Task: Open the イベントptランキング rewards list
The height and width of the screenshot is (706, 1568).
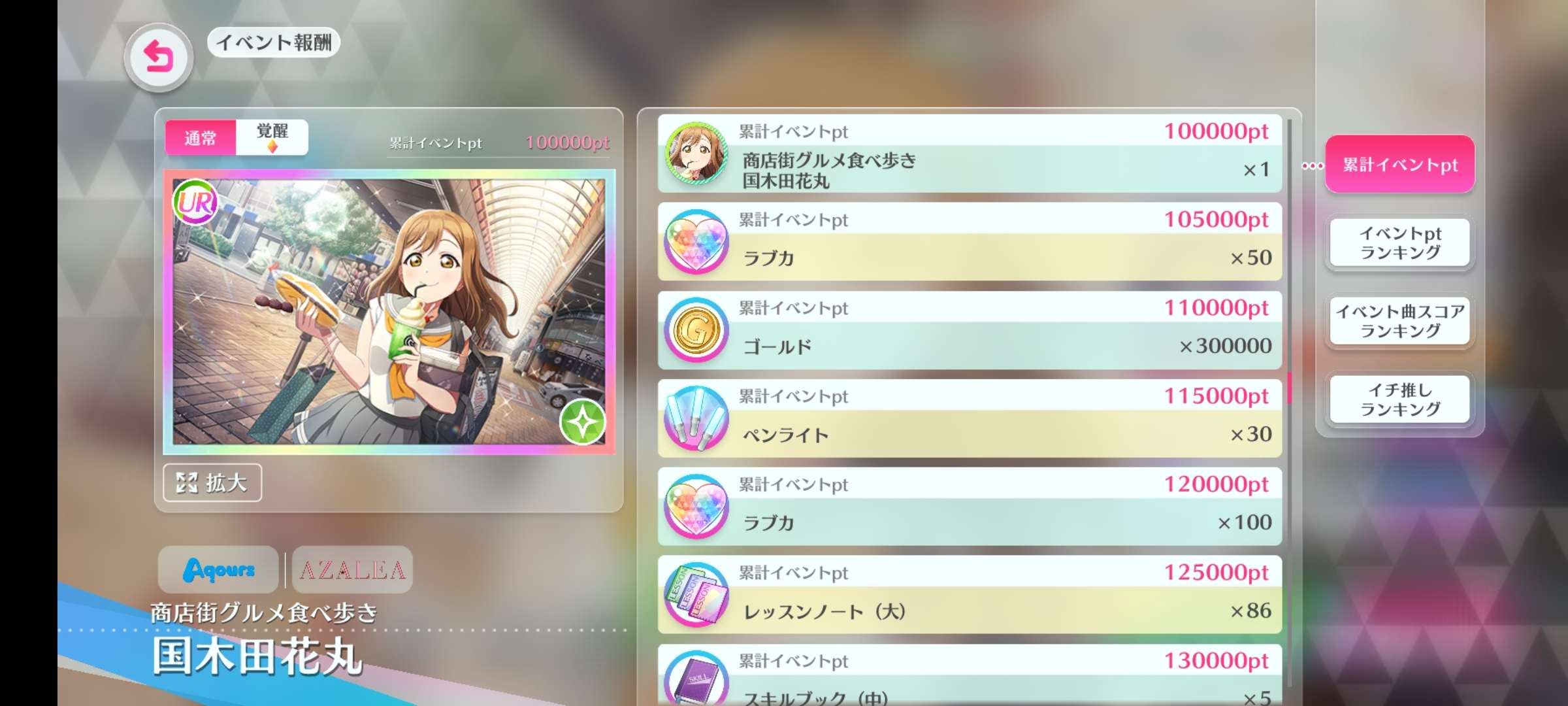Action: pyautogui.click(x=1399, y=243)
